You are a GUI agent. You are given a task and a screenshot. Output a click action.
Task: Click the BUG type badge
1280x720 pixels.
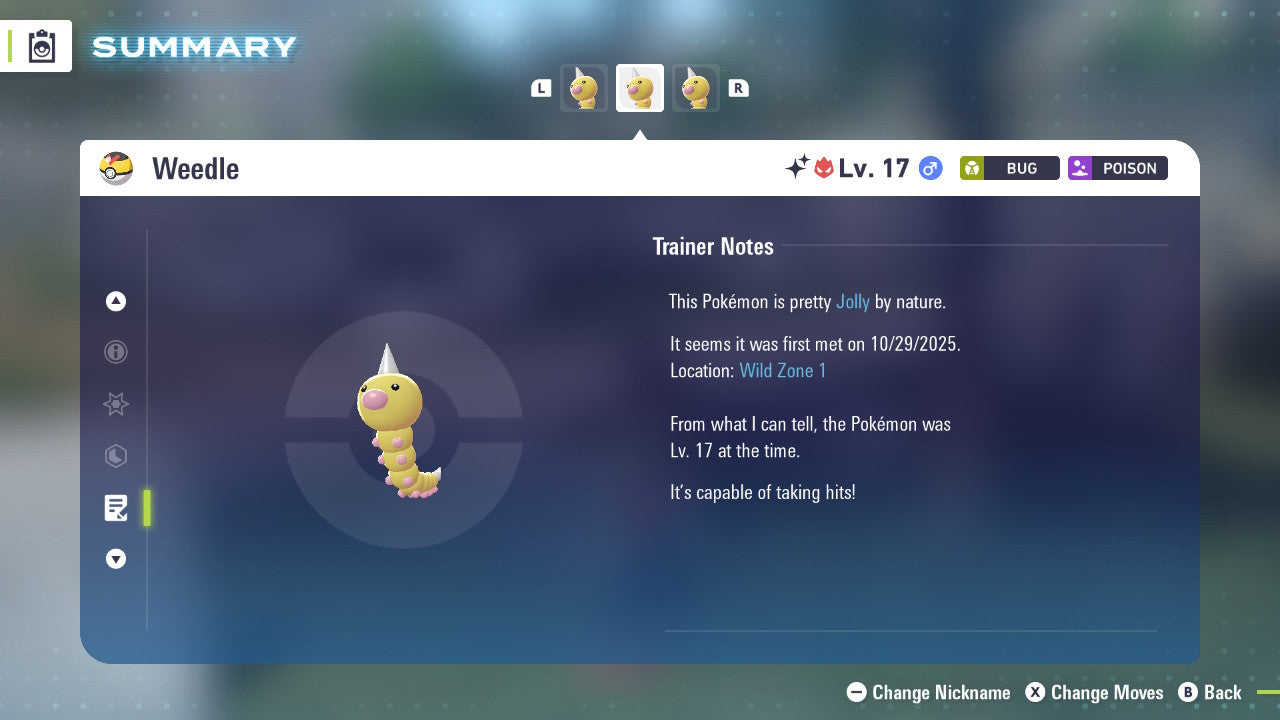pyautogui.click(x=1009, y=168)
